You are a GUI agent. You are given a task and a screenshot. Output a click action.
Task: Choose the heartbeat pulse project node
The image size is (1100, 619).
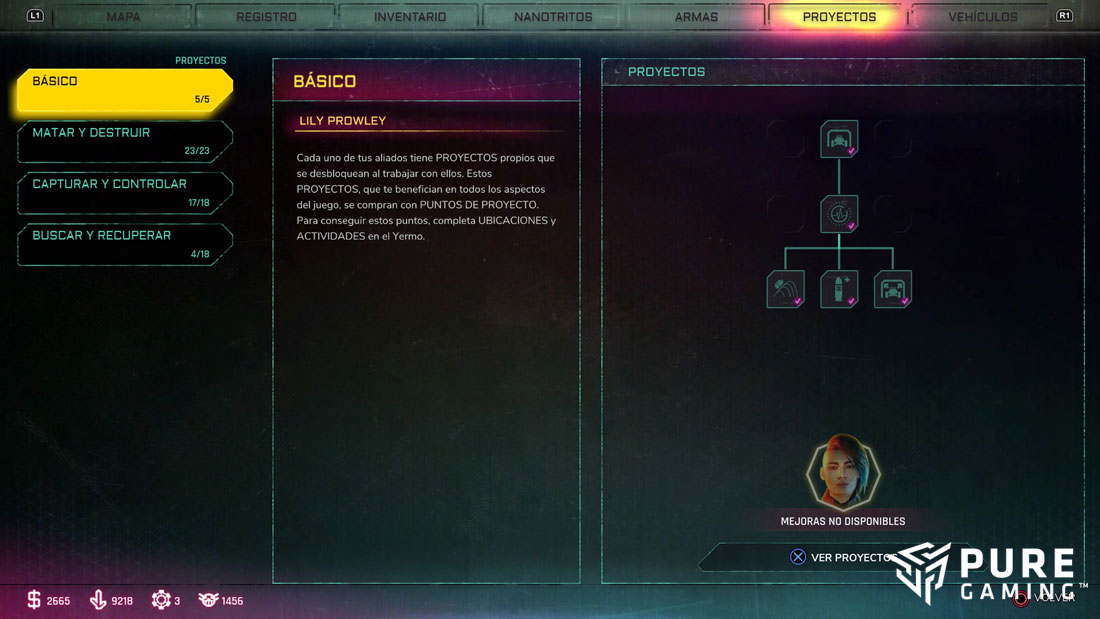[x=839, y=214]
